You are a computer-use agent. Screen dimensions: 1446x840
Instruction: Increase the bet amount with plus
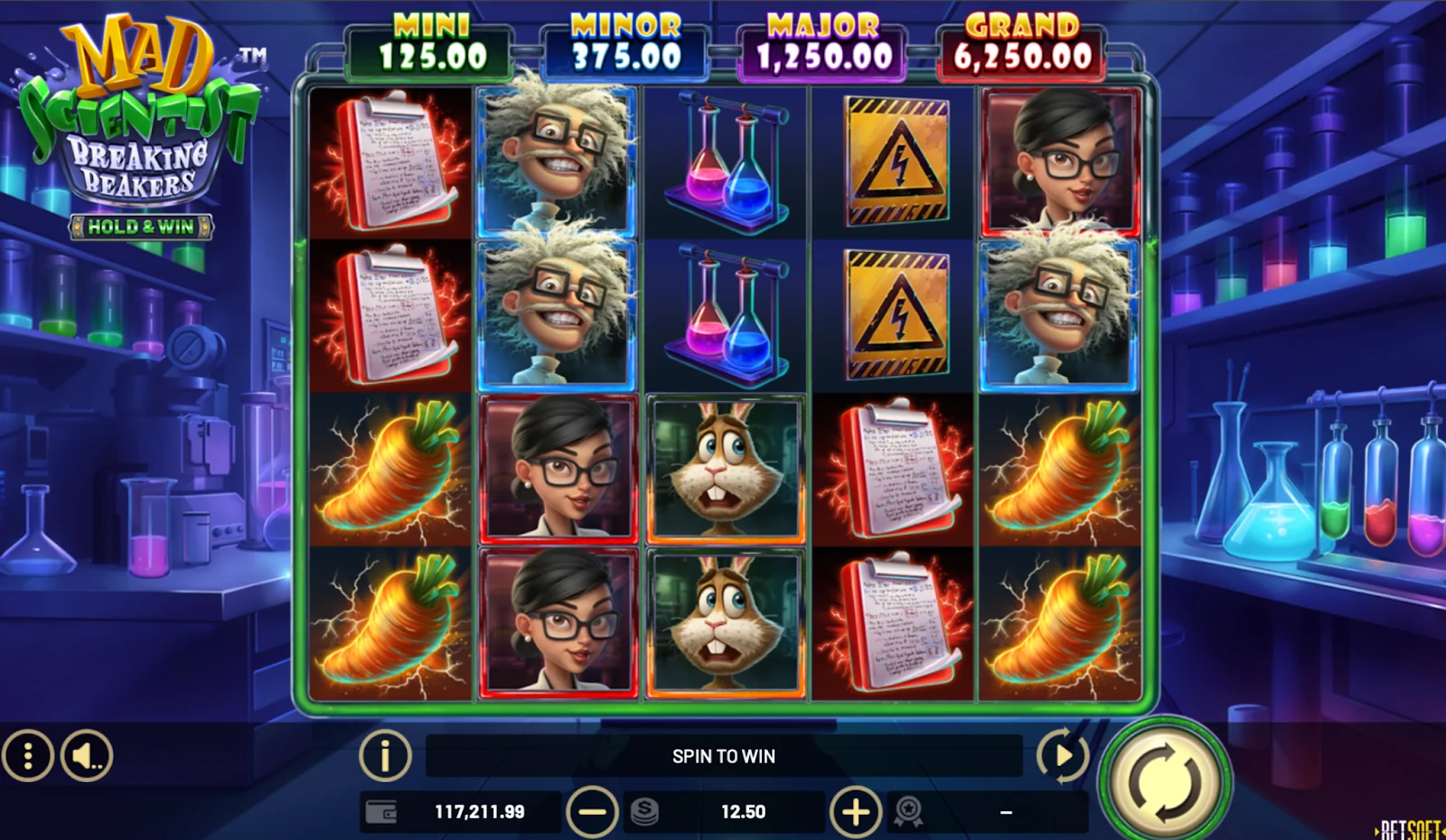(855, 811)
